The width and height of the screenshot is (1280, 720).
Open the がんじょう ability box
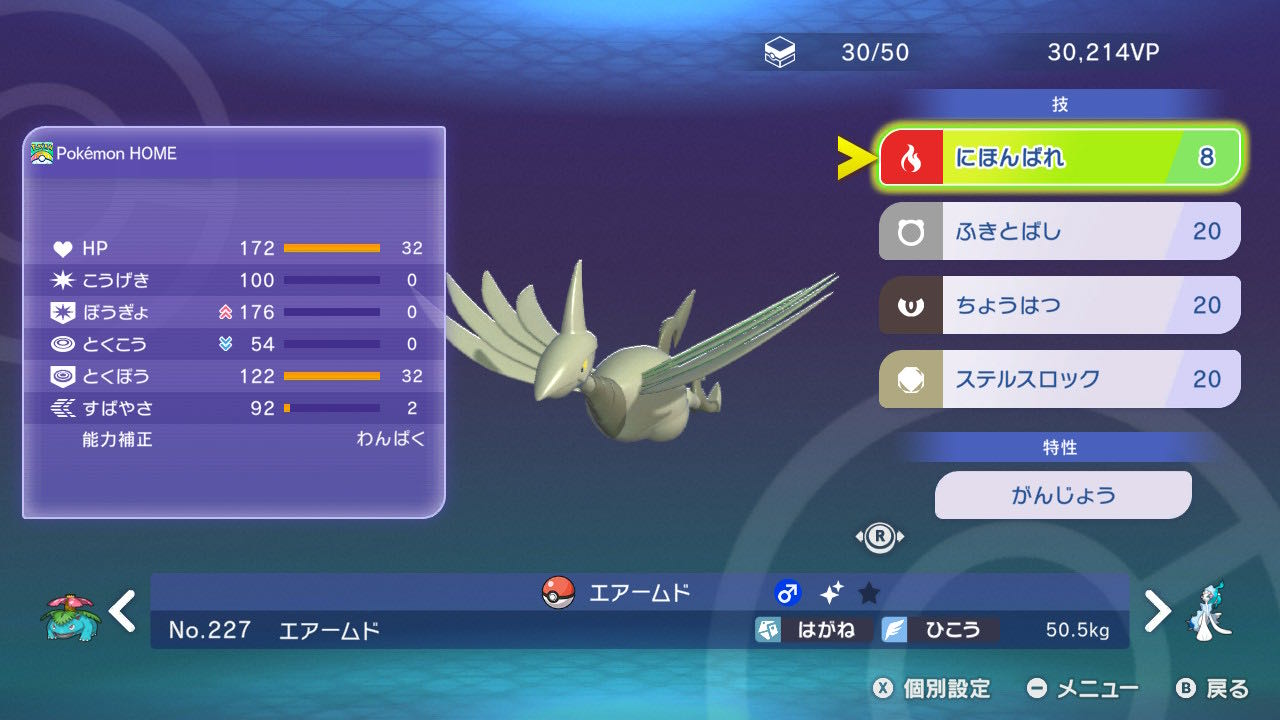click(x=1063, y=495)
